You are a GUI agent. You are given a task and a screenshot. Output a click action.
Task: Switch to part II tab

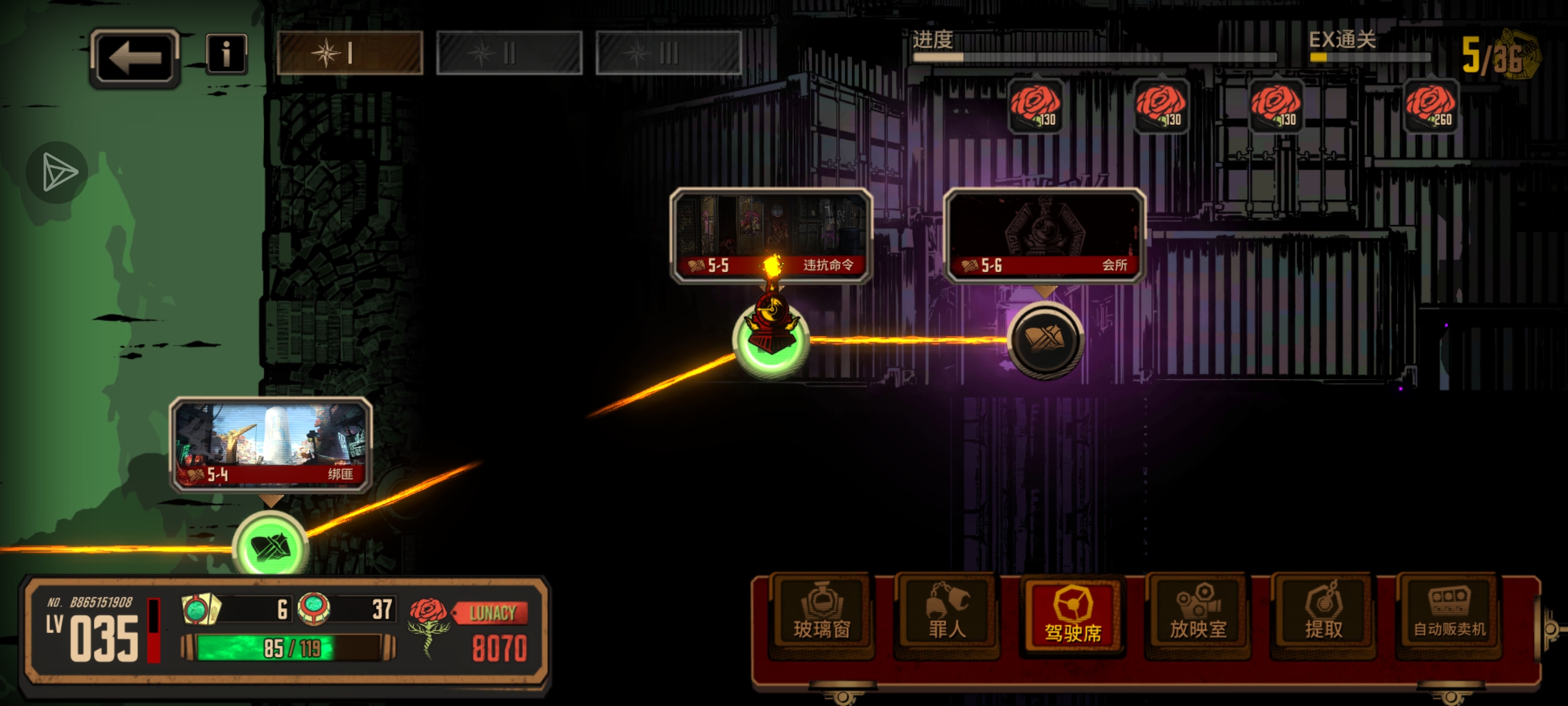coord(509,53)
